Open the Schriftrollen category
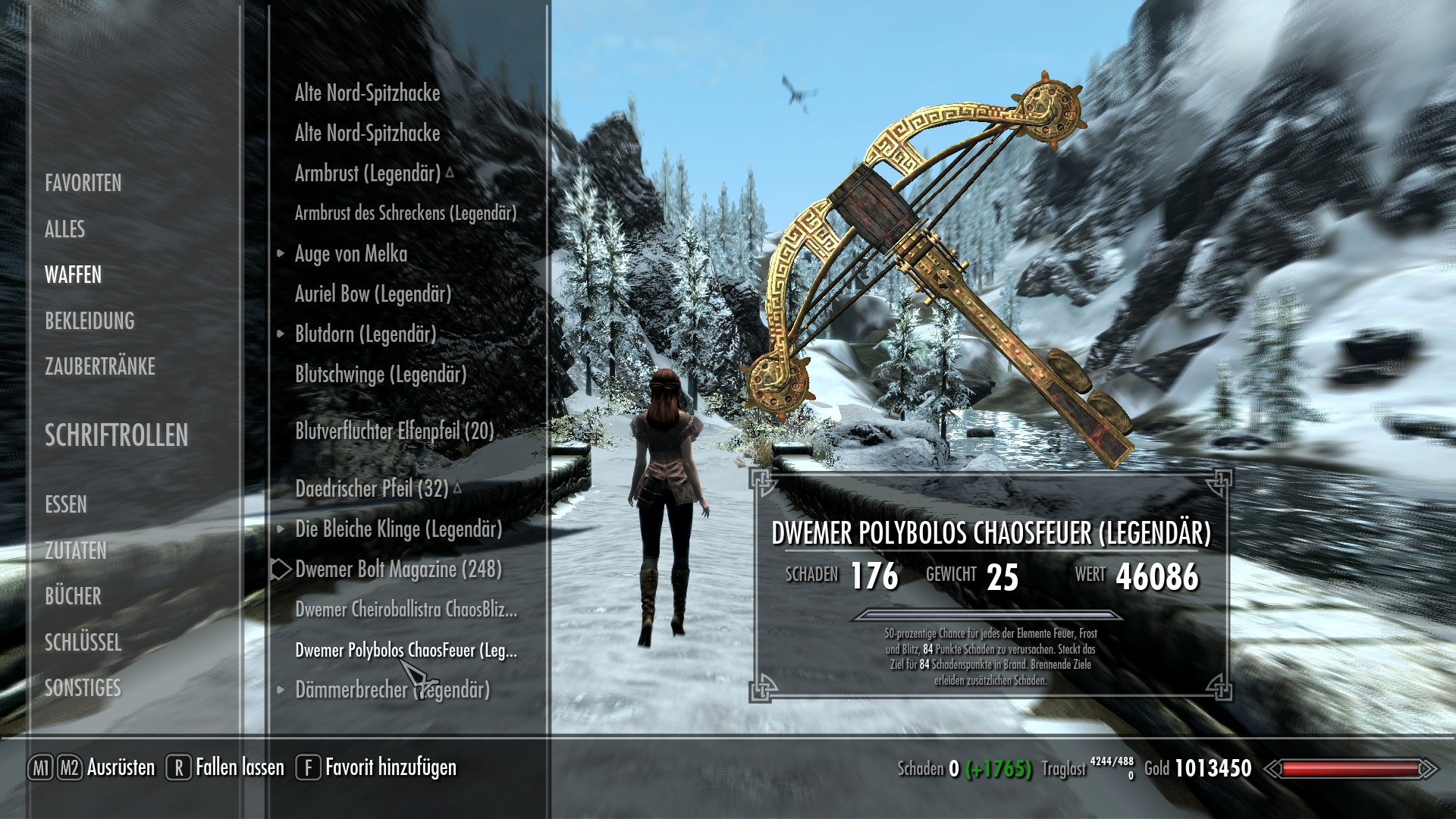 click(x=116, y=435)
